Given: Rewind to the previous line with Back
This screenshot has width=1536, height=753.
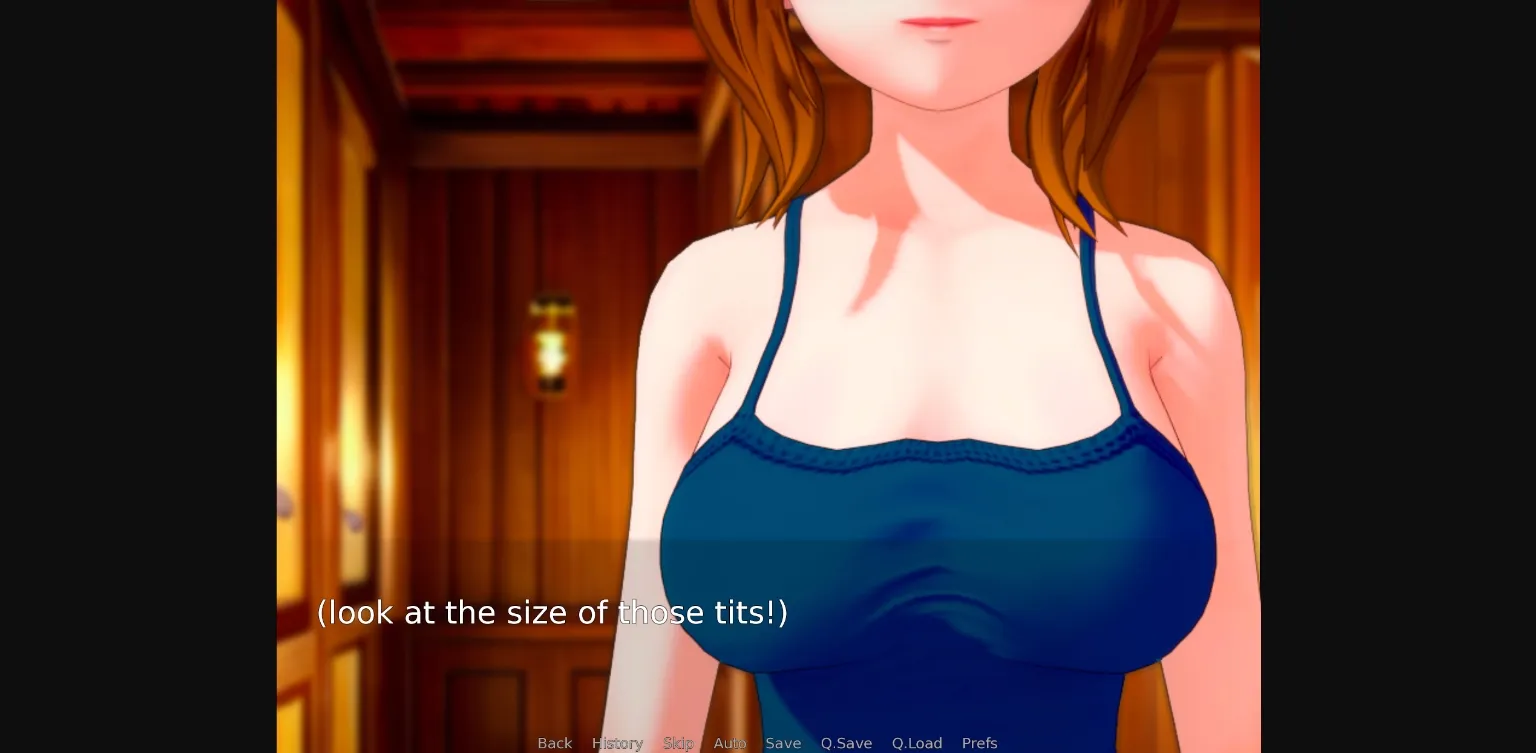Looking at the screenshot, I should click(555, 743).
